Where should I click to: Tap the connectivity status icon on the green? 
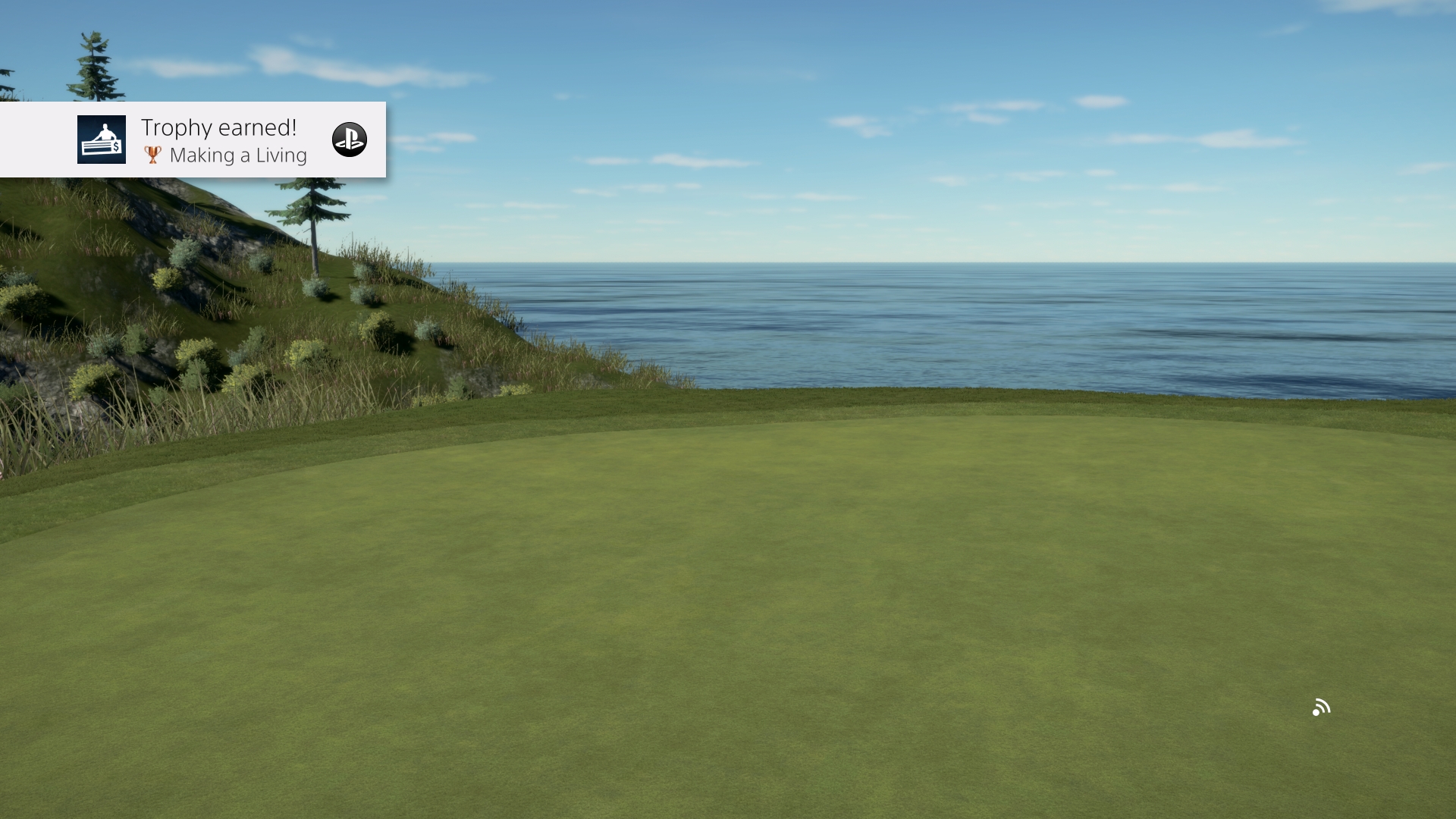[1322, 708]
